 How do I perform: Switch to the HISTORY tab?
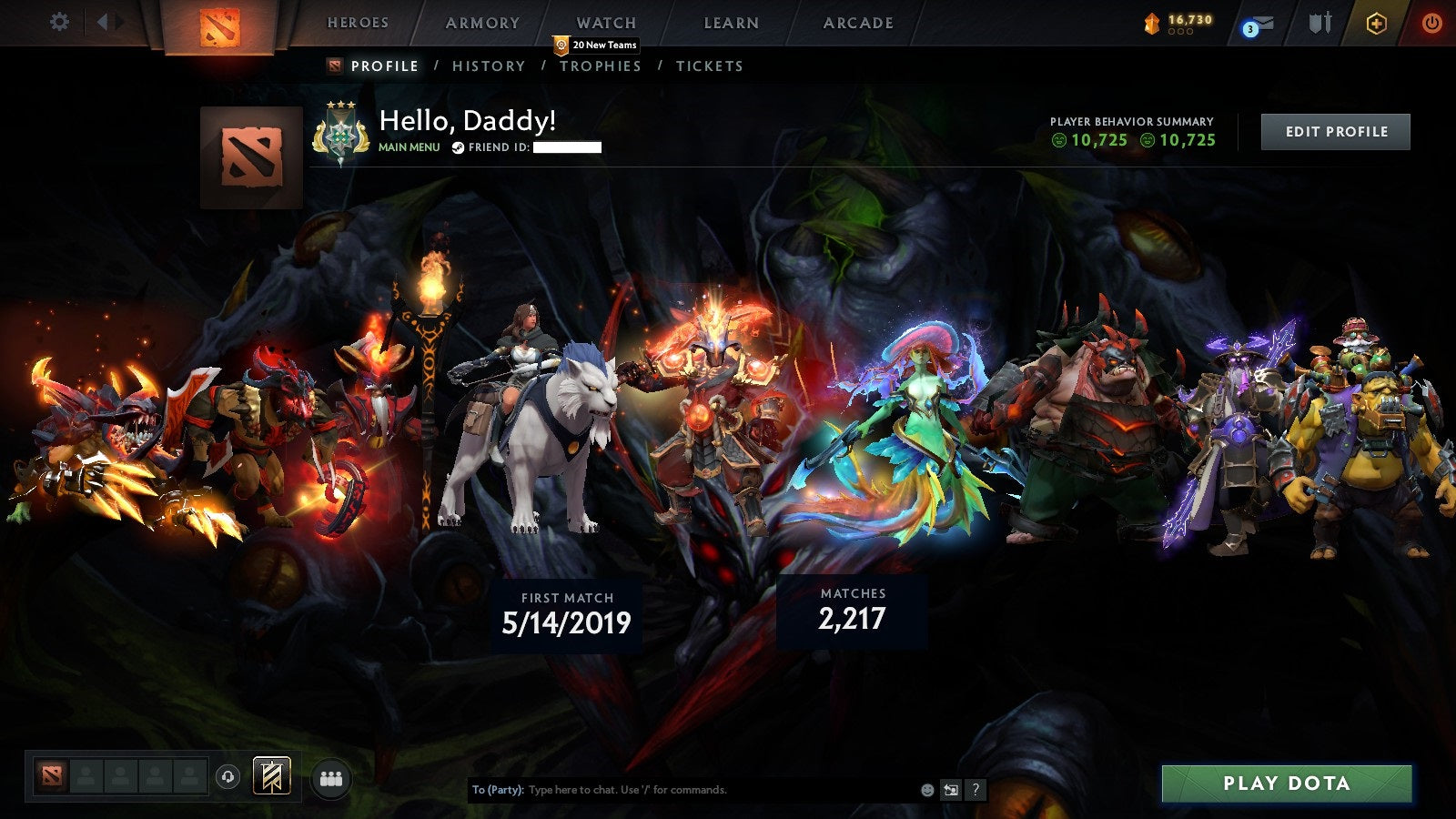coord(489,66)
